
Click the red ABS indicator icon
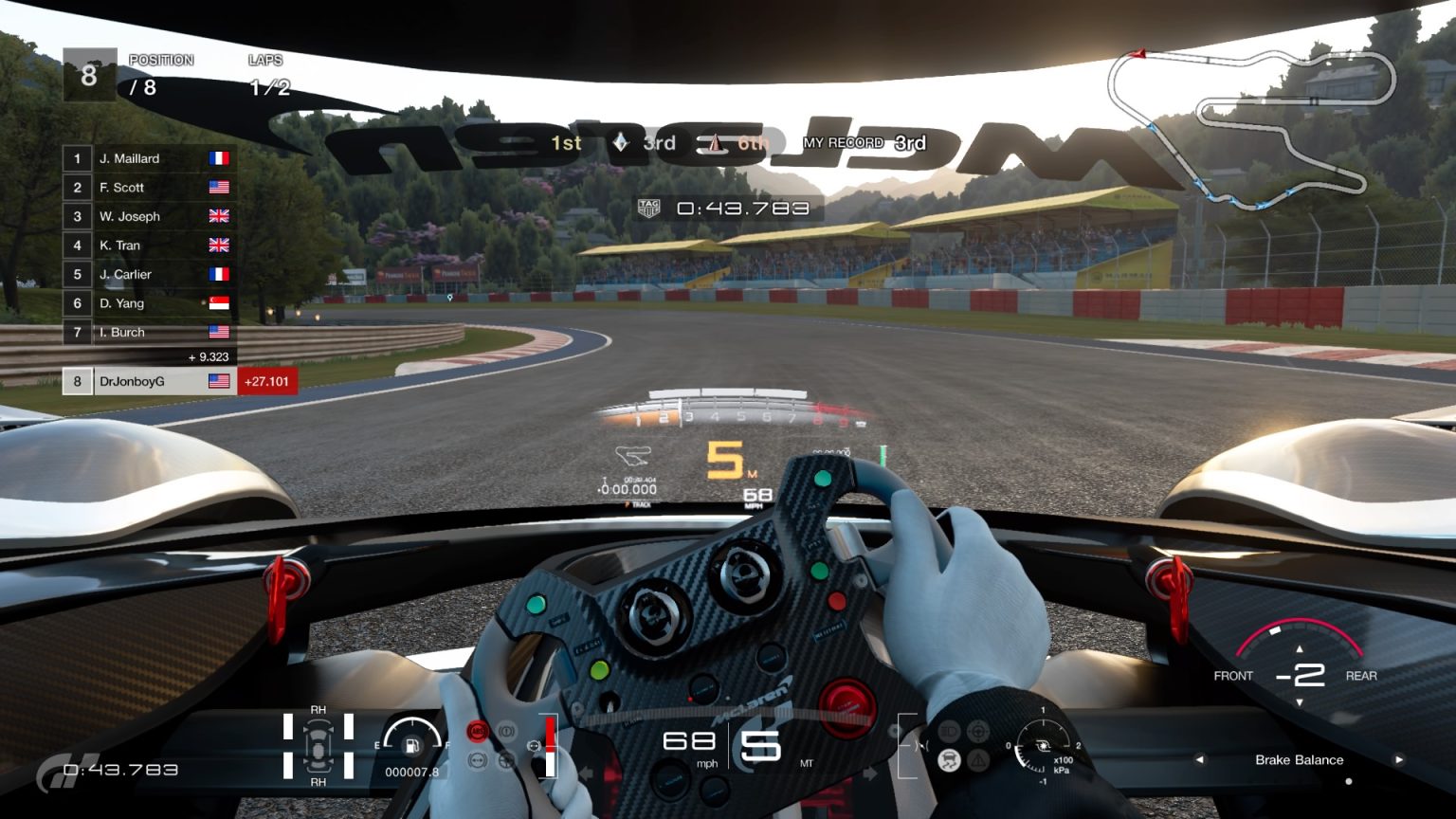pos(477,730)
